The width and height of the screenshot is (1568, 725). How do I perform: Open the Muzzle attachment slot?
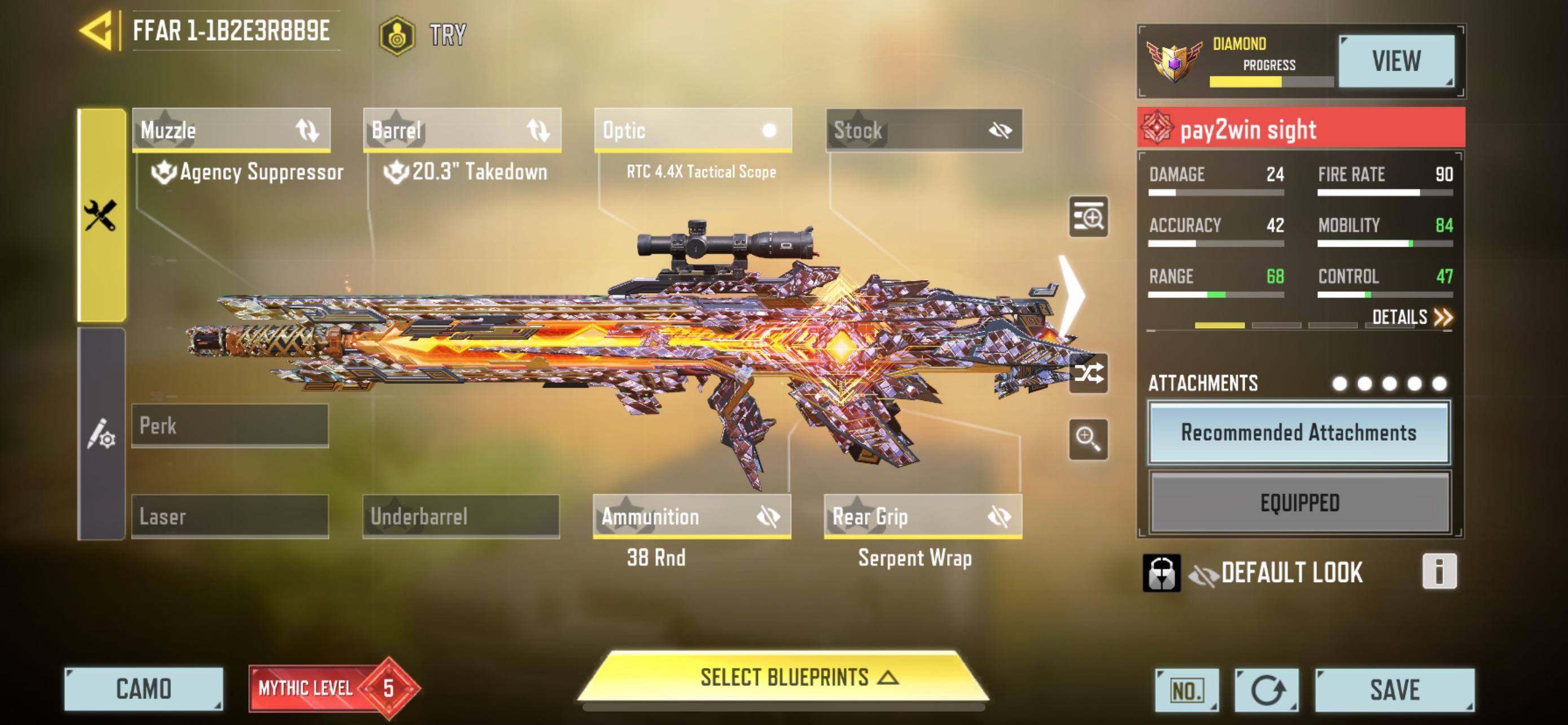click(x=231, y=130)
